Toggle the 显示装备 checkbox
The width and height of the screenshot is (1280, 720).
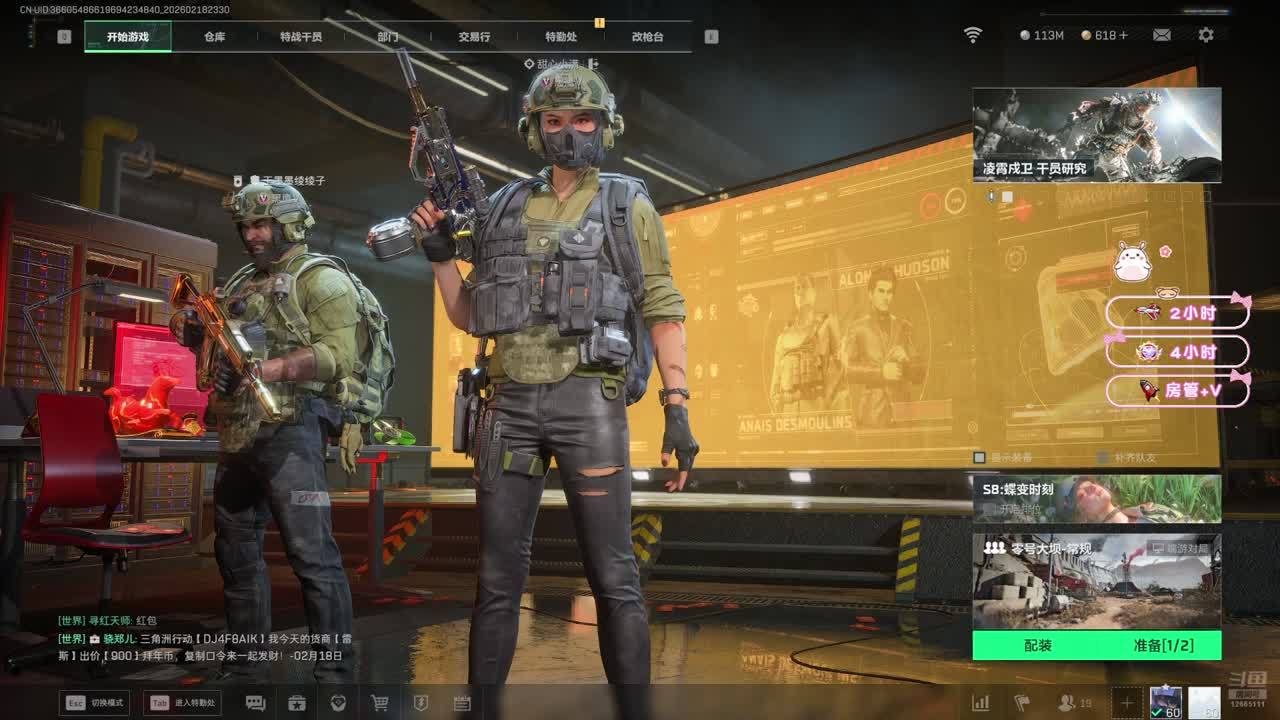coord(980,457)
